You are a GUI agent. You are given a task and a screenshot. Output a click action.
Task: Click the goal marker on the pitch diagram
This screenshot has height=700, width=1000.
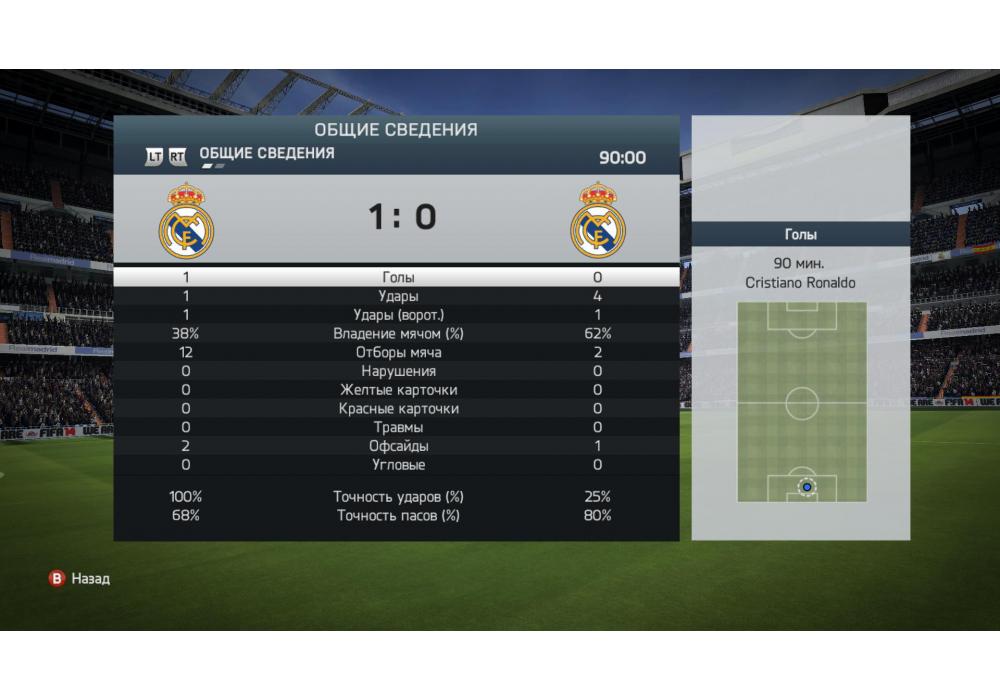click(x=806, y=487)
